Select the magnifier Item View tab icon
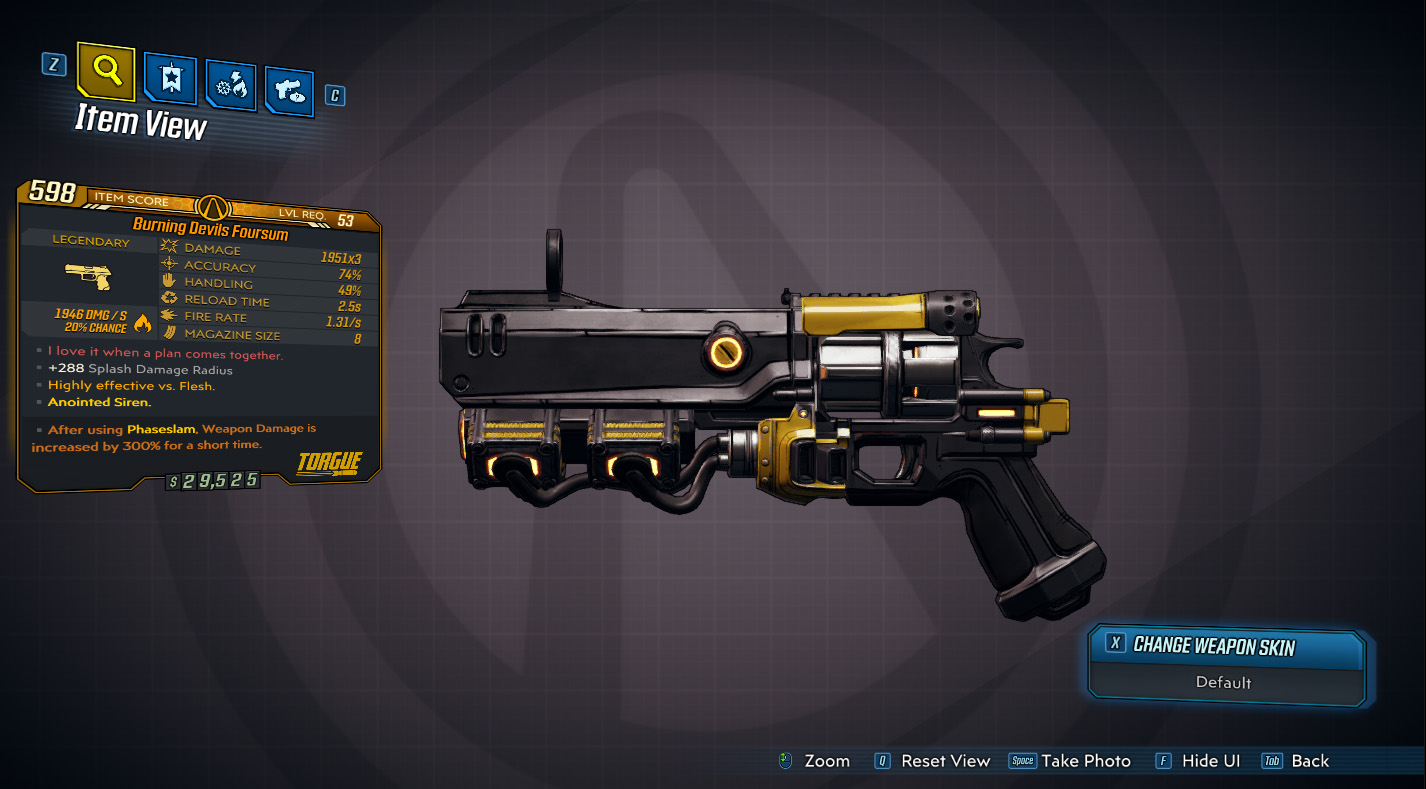The image size is (1426, 789). coord(104,73)
